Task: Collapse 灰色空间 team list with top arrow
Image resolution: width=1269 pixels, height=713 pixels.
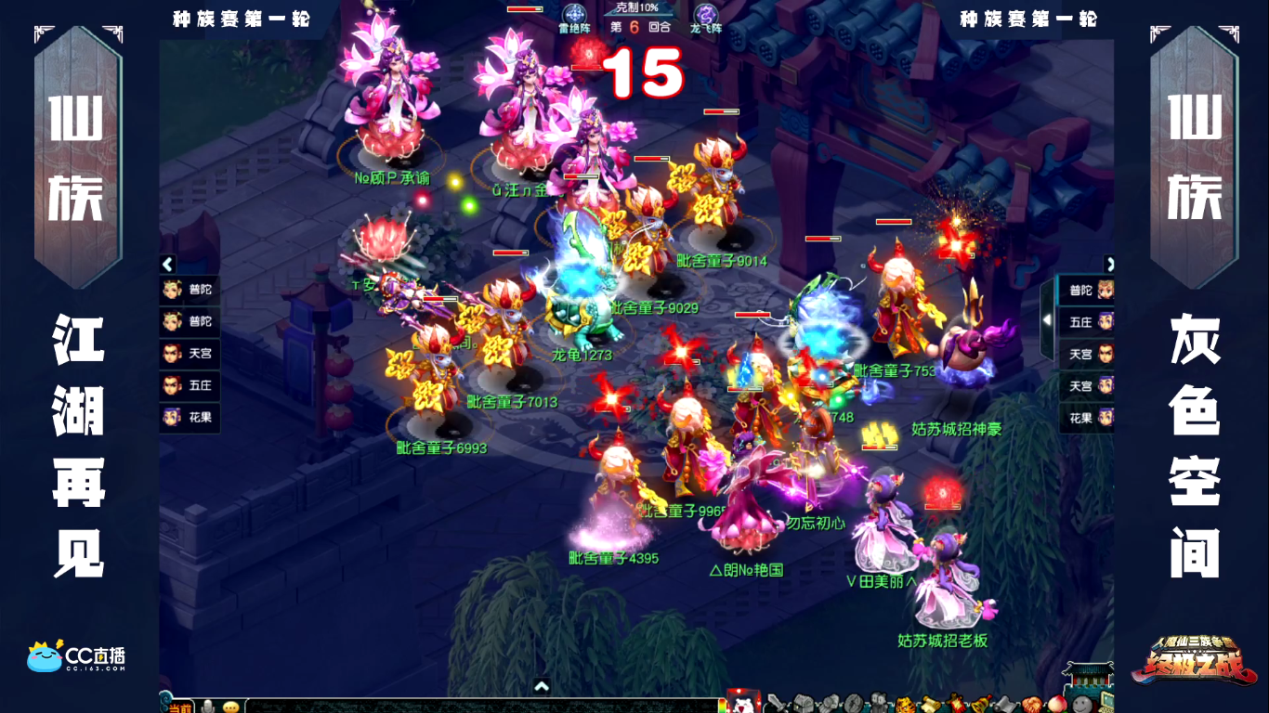Action: 1109,264
